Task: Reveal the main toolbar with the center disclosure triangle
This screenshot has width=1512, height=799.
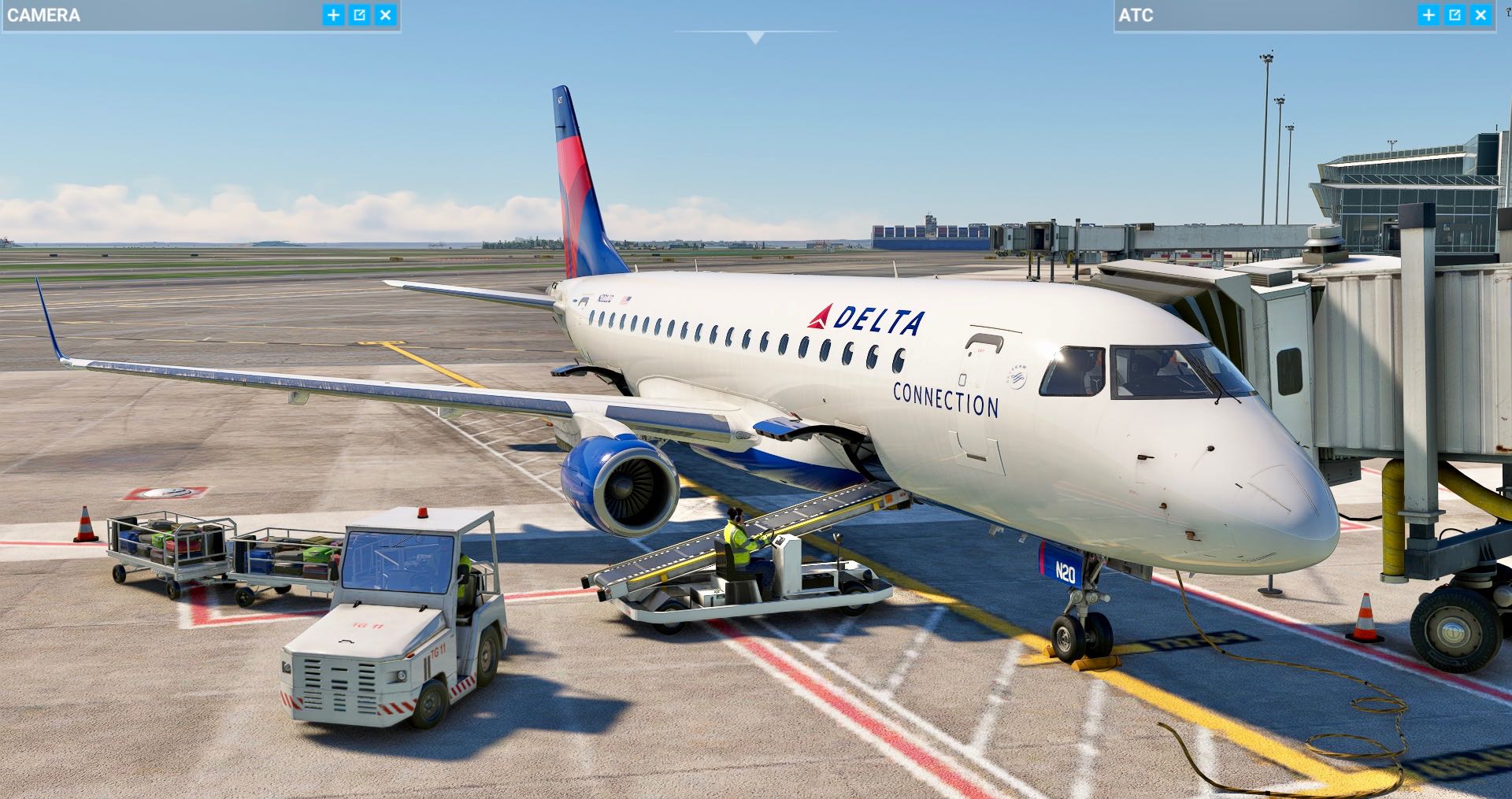Action: (756, 35)
